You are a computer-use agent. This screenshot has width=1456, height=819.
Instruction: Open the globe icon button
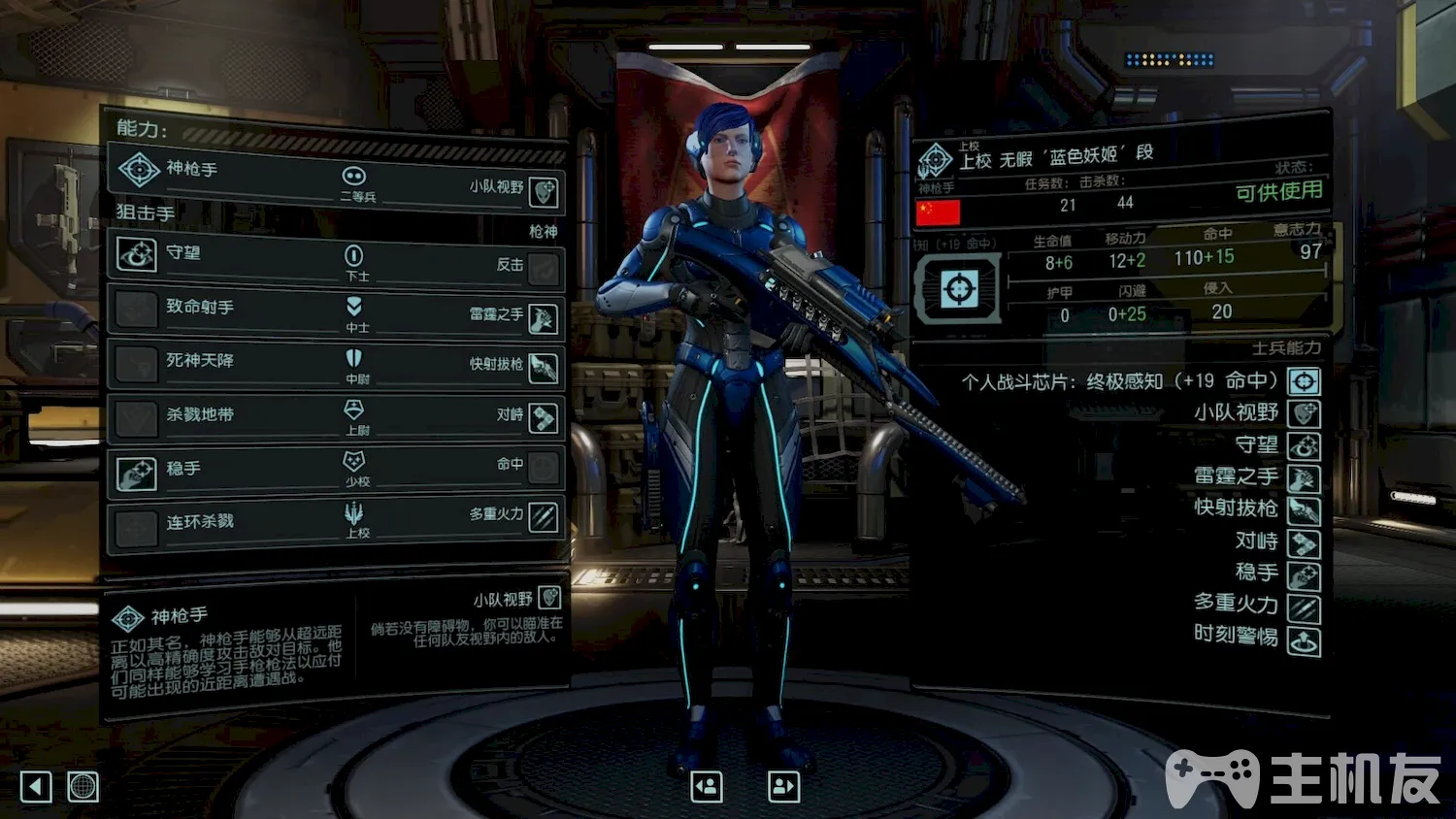click(x=83, y=786)
